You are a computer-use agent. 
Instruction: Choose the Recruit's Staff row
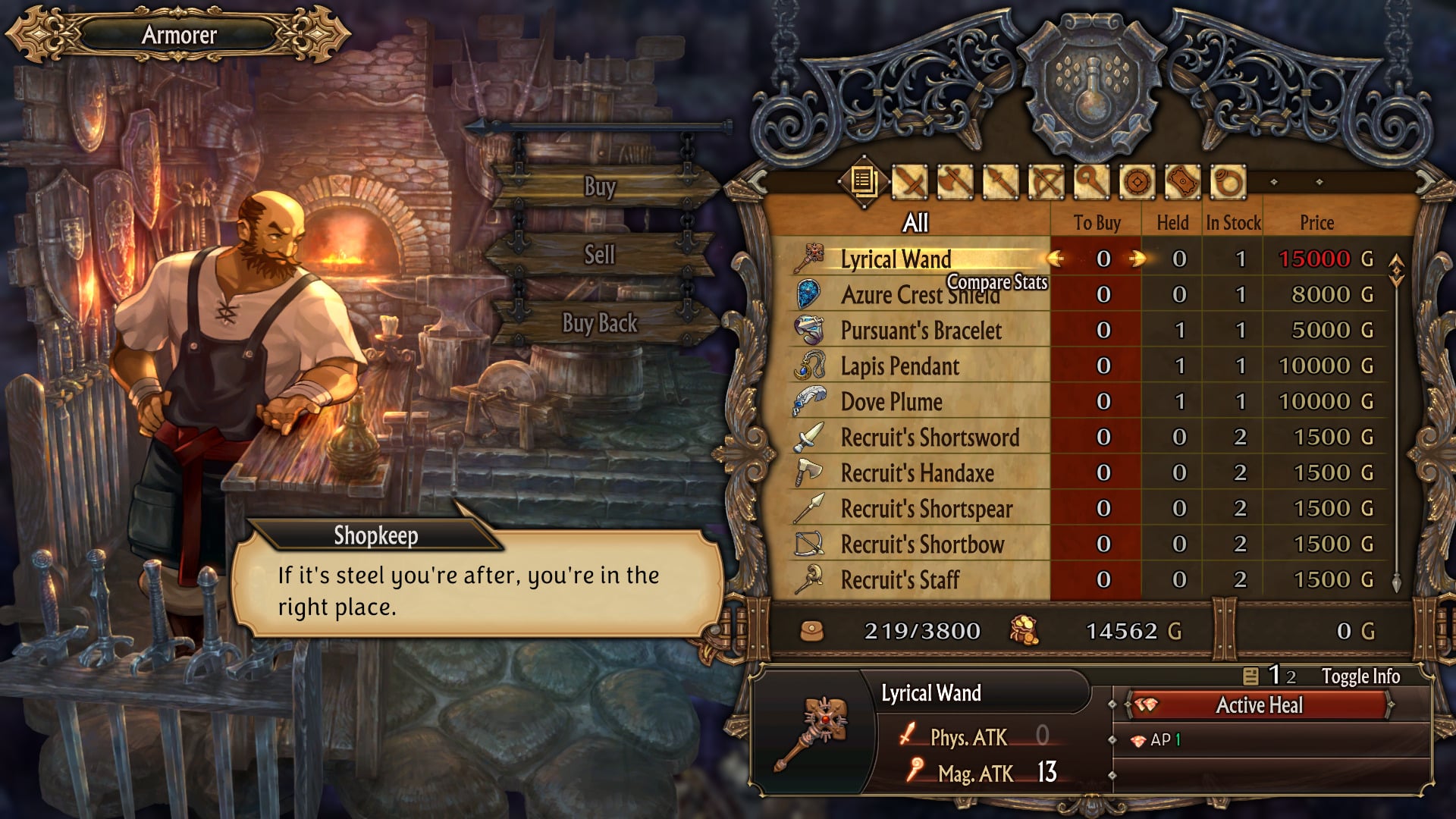(899, 580)
